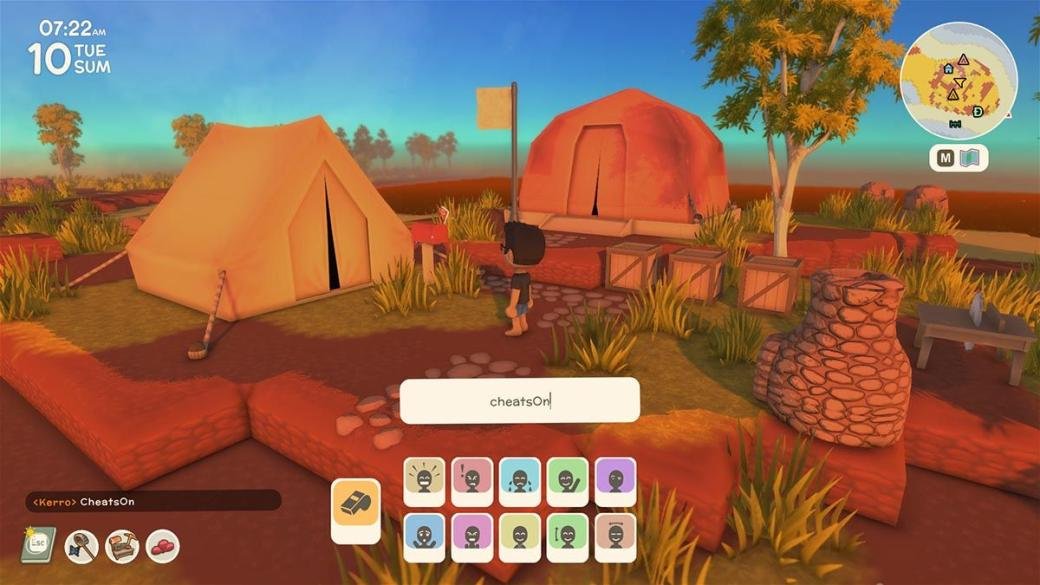Click the blue house marker on minimap
Image resolution: width=1040 pixels, height=585 pixels.
(947, 69)
